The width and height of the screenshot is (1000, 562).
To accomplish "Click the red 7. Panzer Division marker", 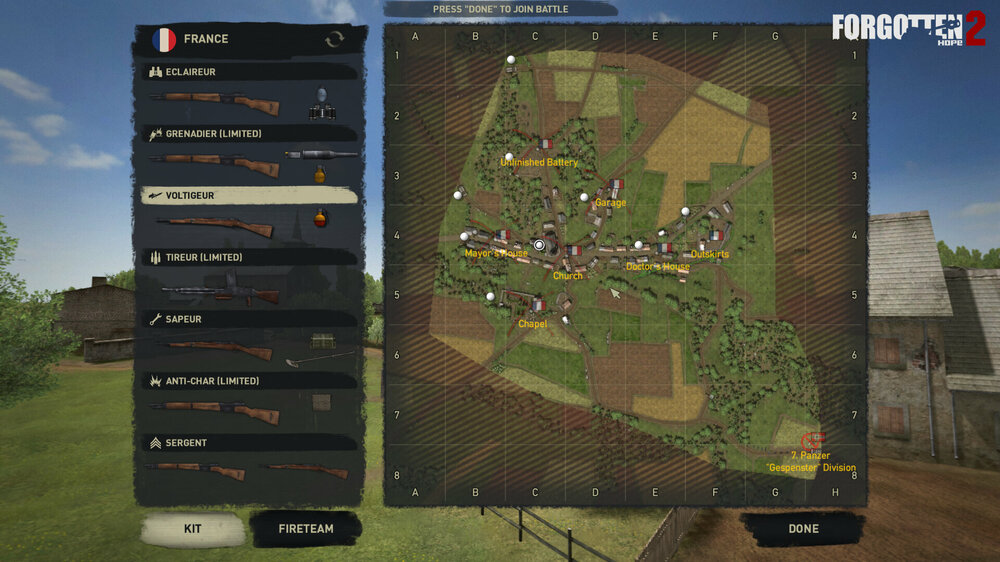I will [813, 440].
